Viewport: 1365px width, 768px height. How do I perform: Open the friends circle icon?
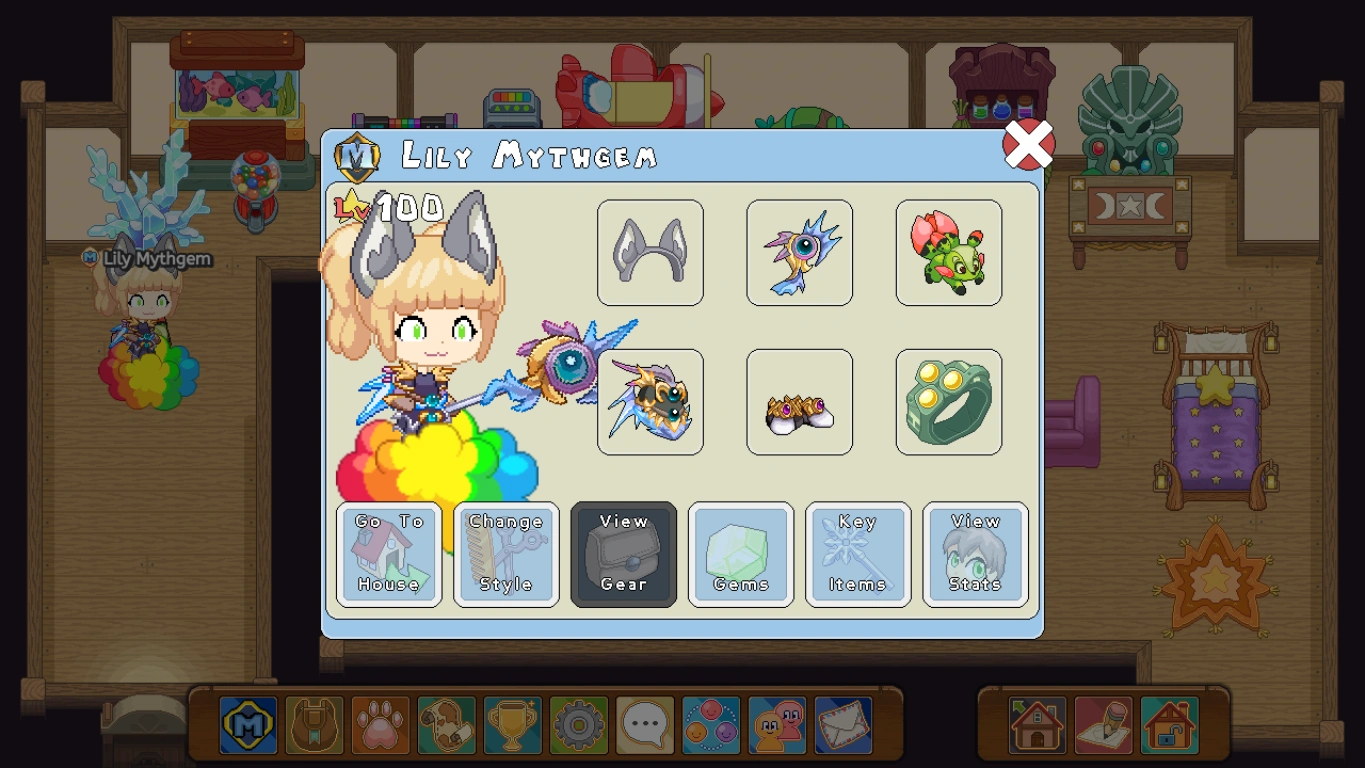(x=710, y=725)
